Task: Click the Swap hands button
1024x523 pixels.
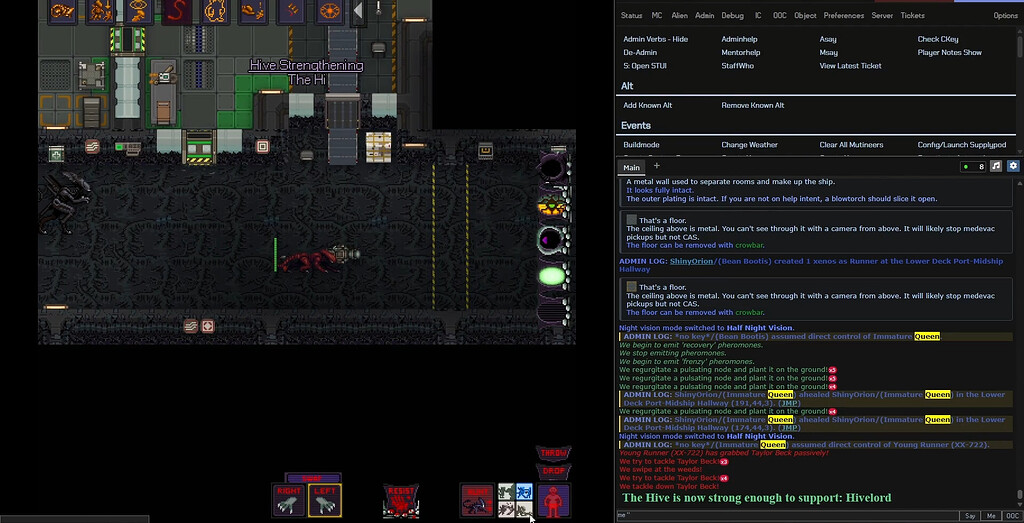Action: [x=313, y=478]
